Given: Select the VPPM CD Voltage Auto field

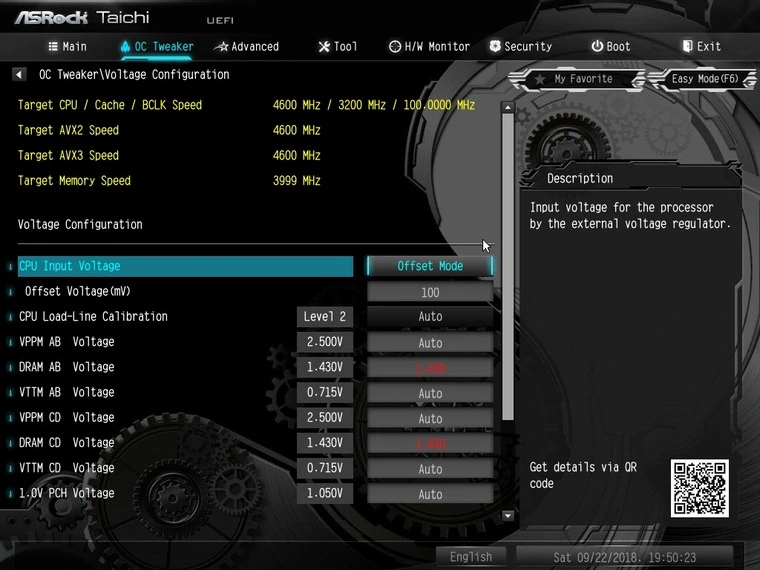Looking at the screenshot, I should (430, 418).
